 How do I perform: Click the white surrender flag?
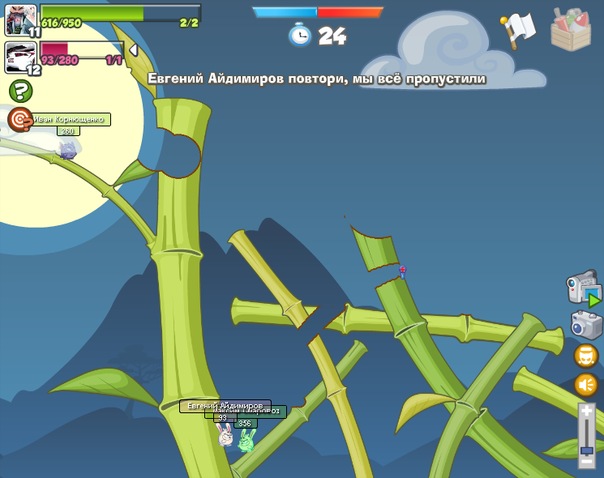(x=518, y=30)
